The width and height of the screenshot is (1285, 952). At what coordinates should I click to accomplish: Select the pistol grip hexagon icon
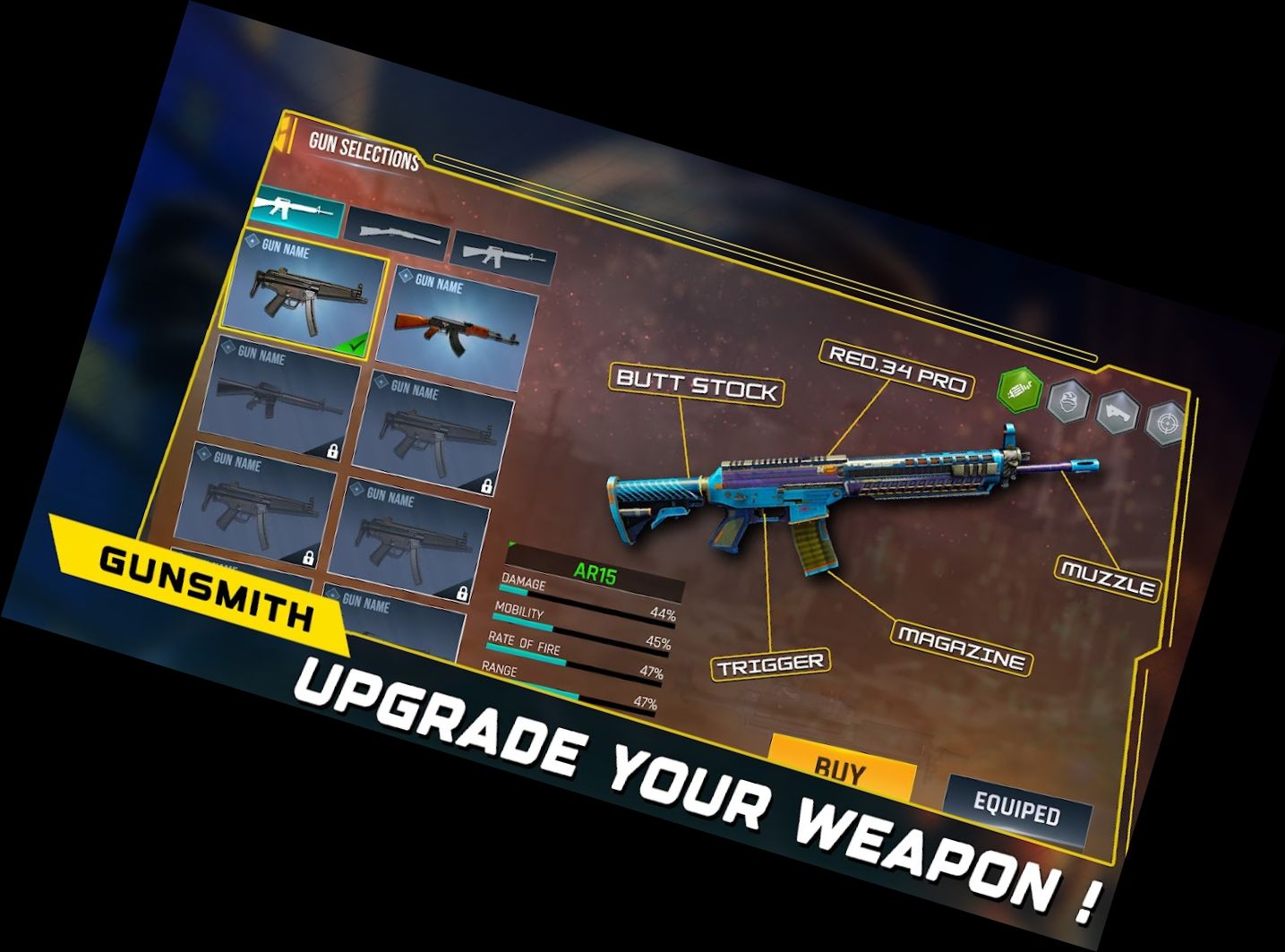[x=1117, y=415]
